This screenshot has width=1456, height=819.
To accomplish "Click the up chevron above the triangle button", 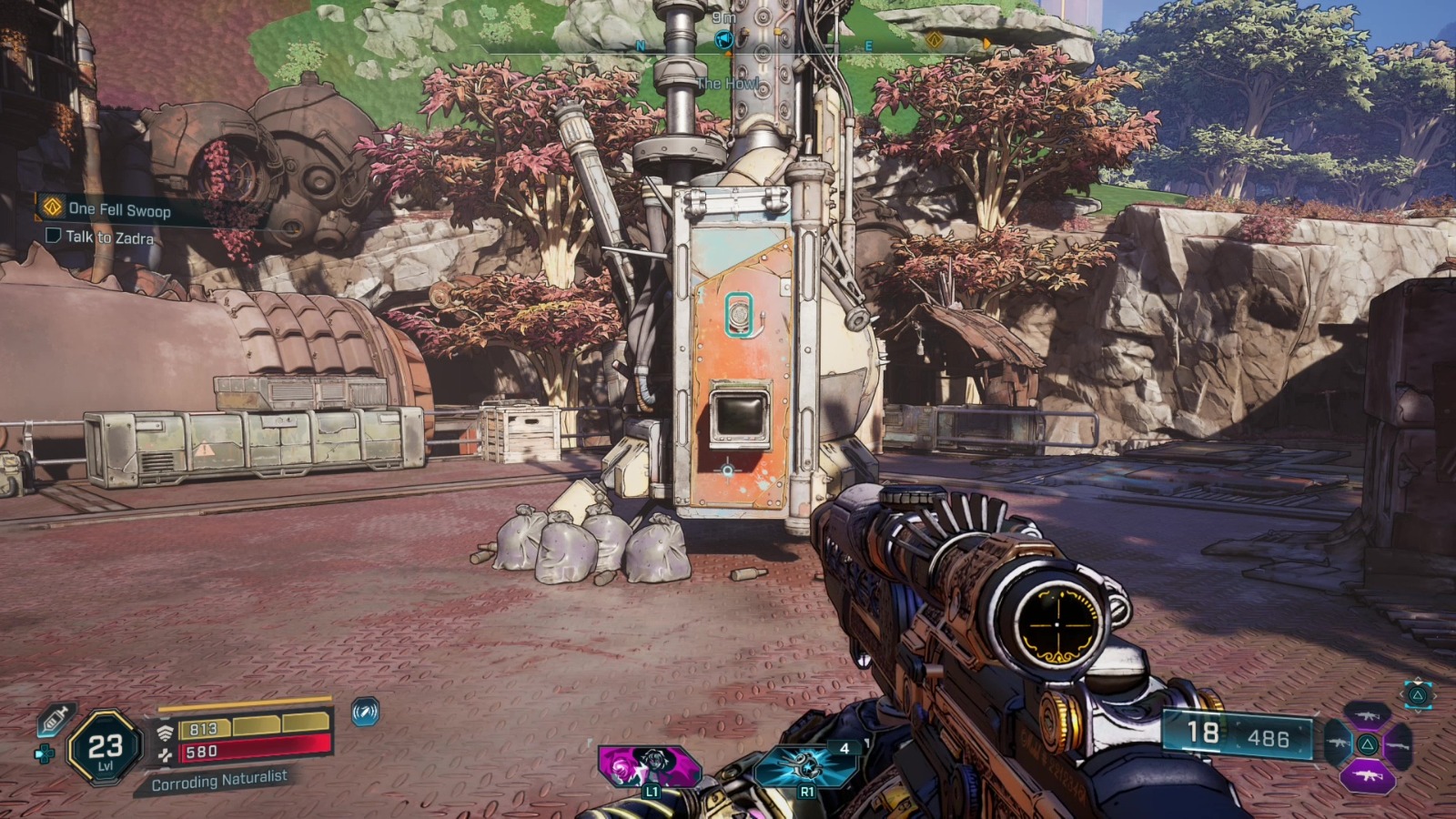I will point(1418,680).
